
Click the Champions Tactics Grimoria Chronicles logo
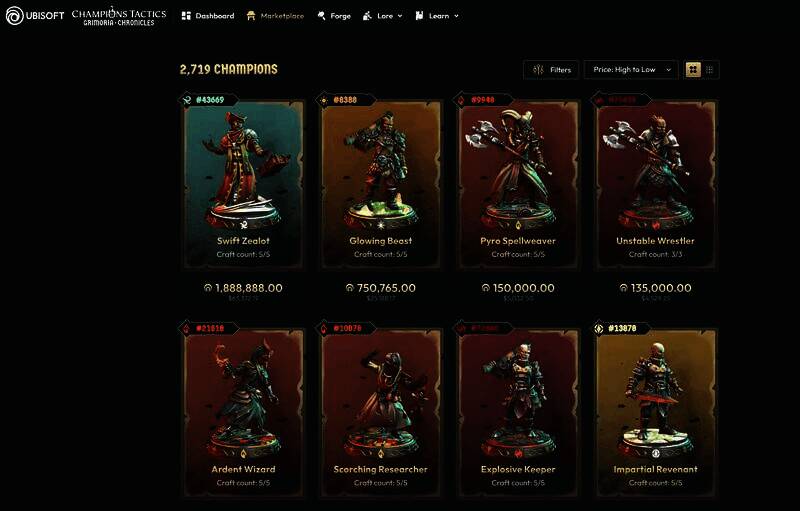119,16
